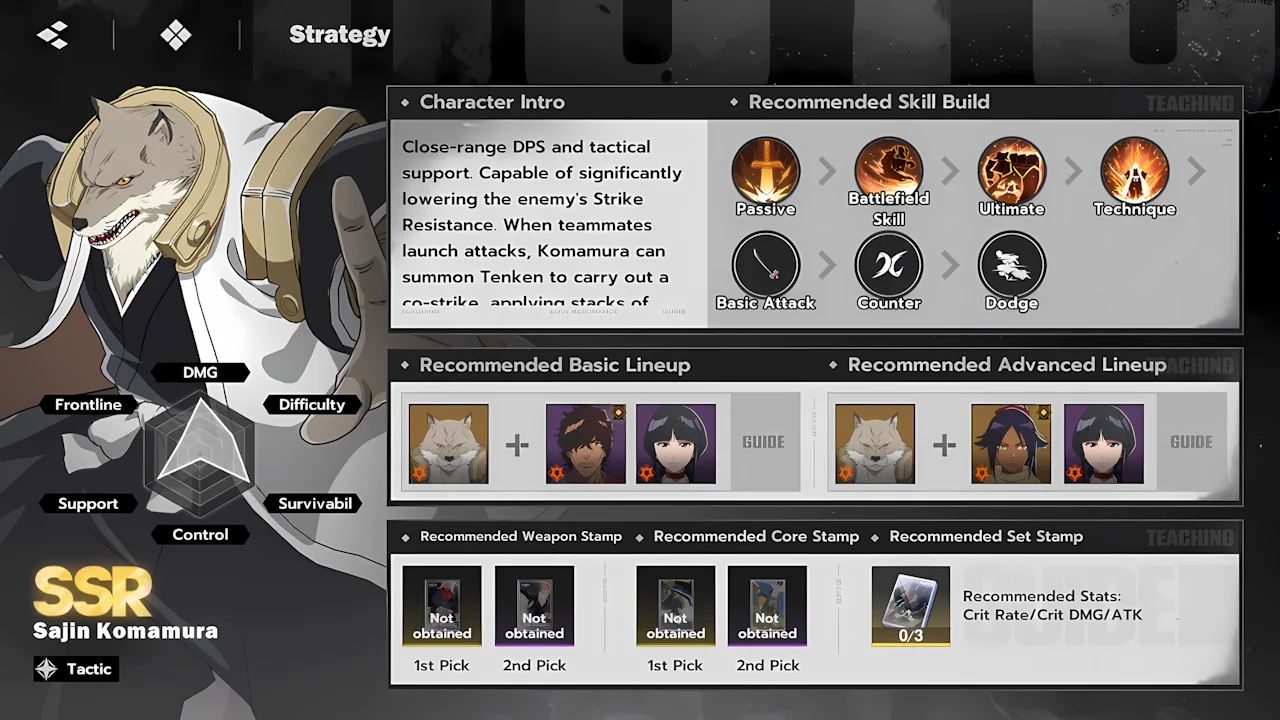Select Komamura portrait in Basic Lineup
Screen dimensions: 1280x720
[x=448, y=444]
